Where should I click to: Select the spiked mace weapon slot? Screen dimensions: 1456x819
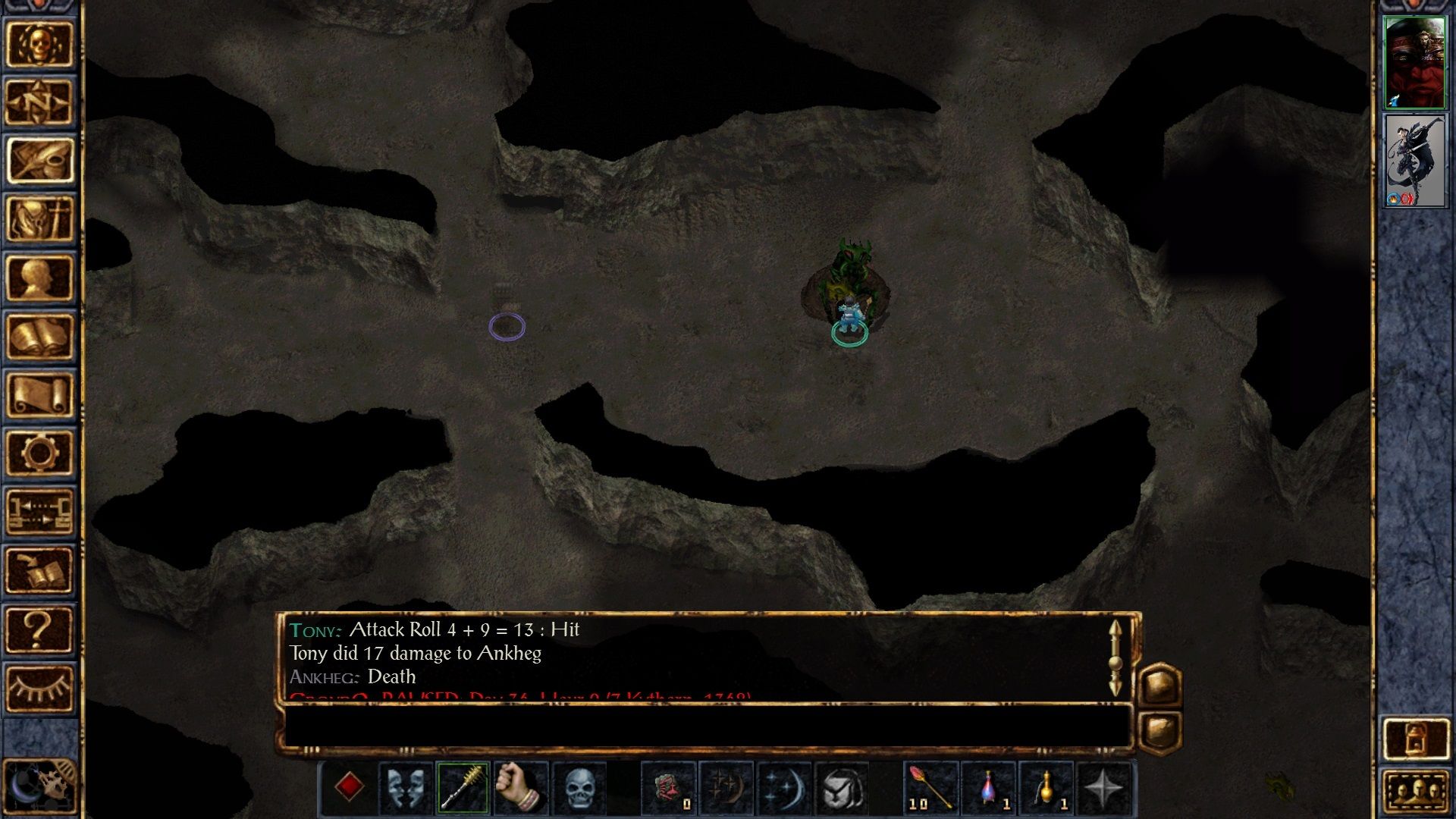463,787
